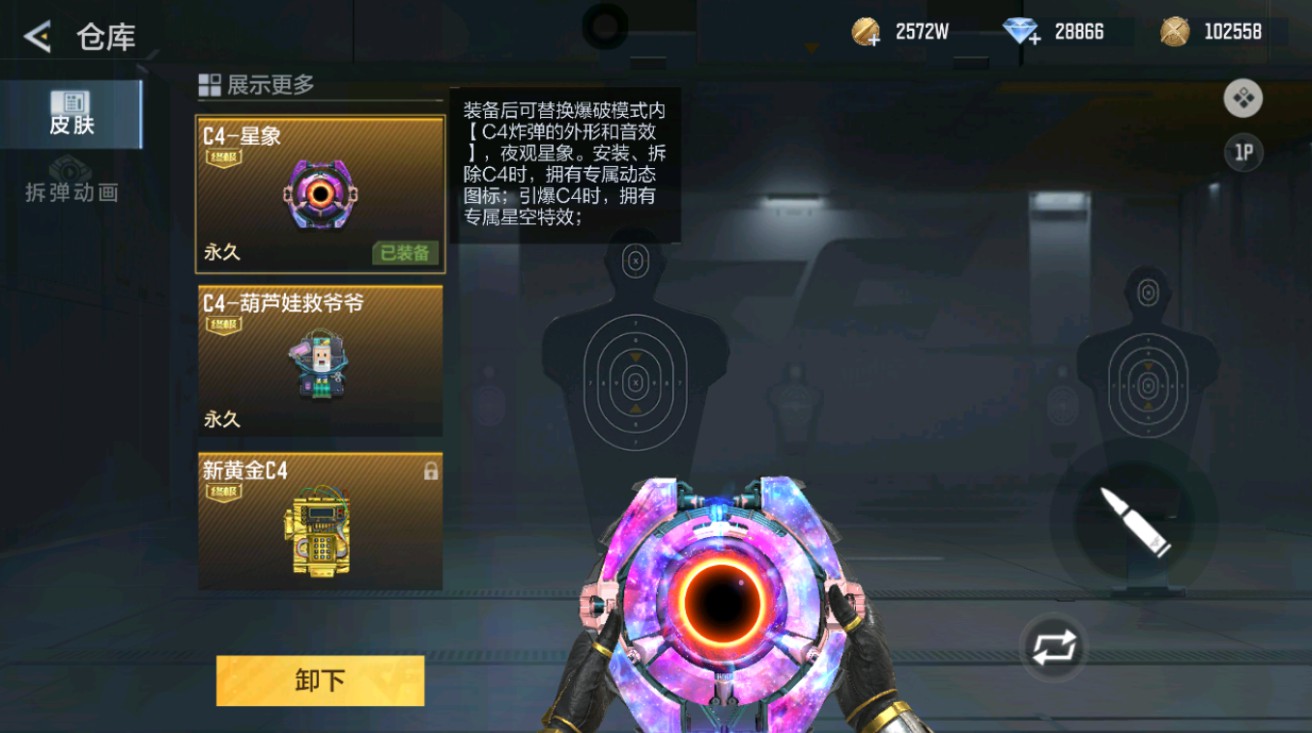This screenshot has height=733, width=1312.
Task: Select the C4-星象 skin card
Action: pos(320,190)
